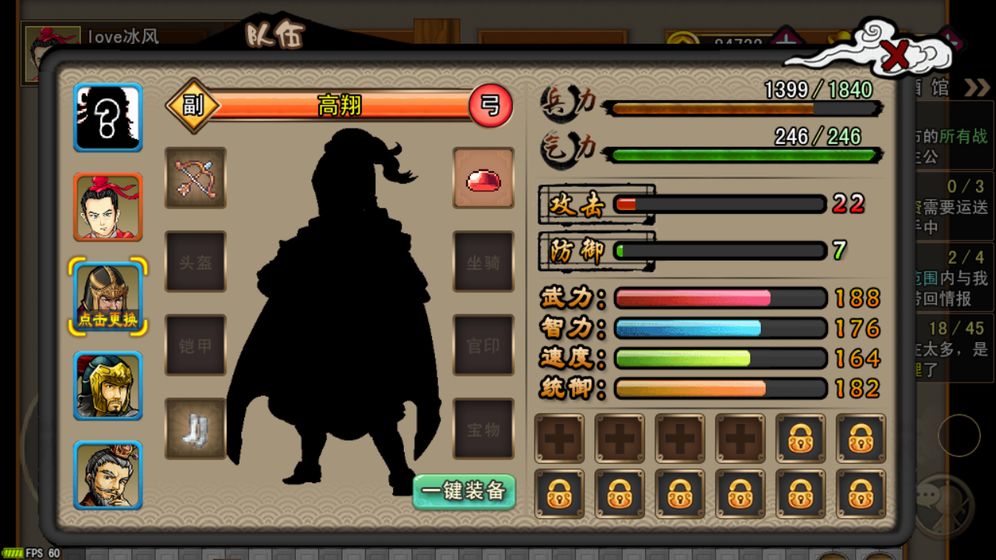Screen dimensions: 996x560
Task: Pick the topknot hero stroking his chin
Action: point(108,475)
